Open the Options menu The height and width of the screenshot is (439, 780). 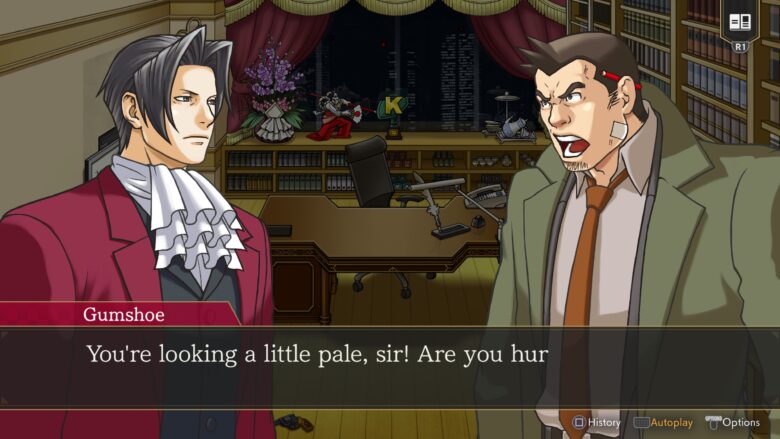(733, 422)
